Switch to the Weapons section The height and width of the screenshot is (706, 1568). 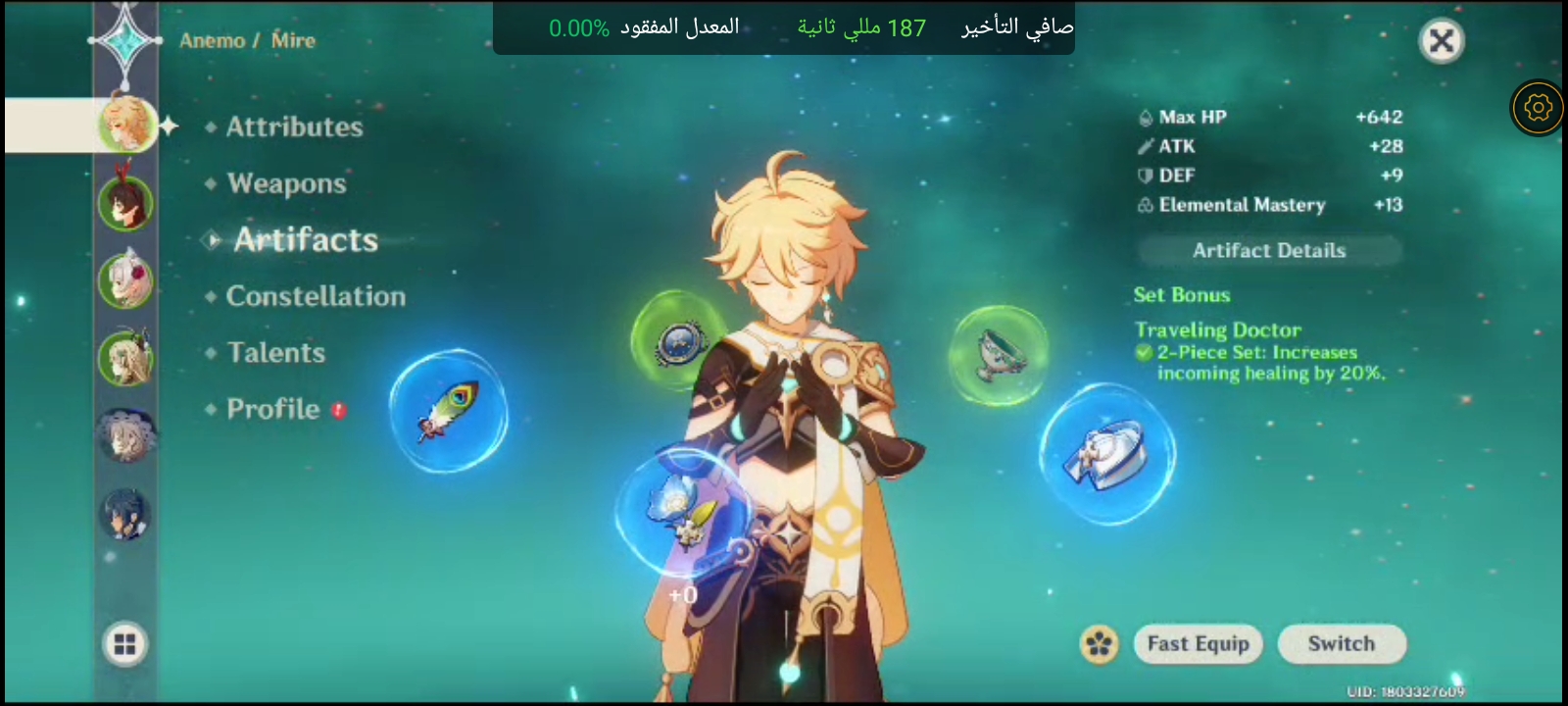[284, 183]
